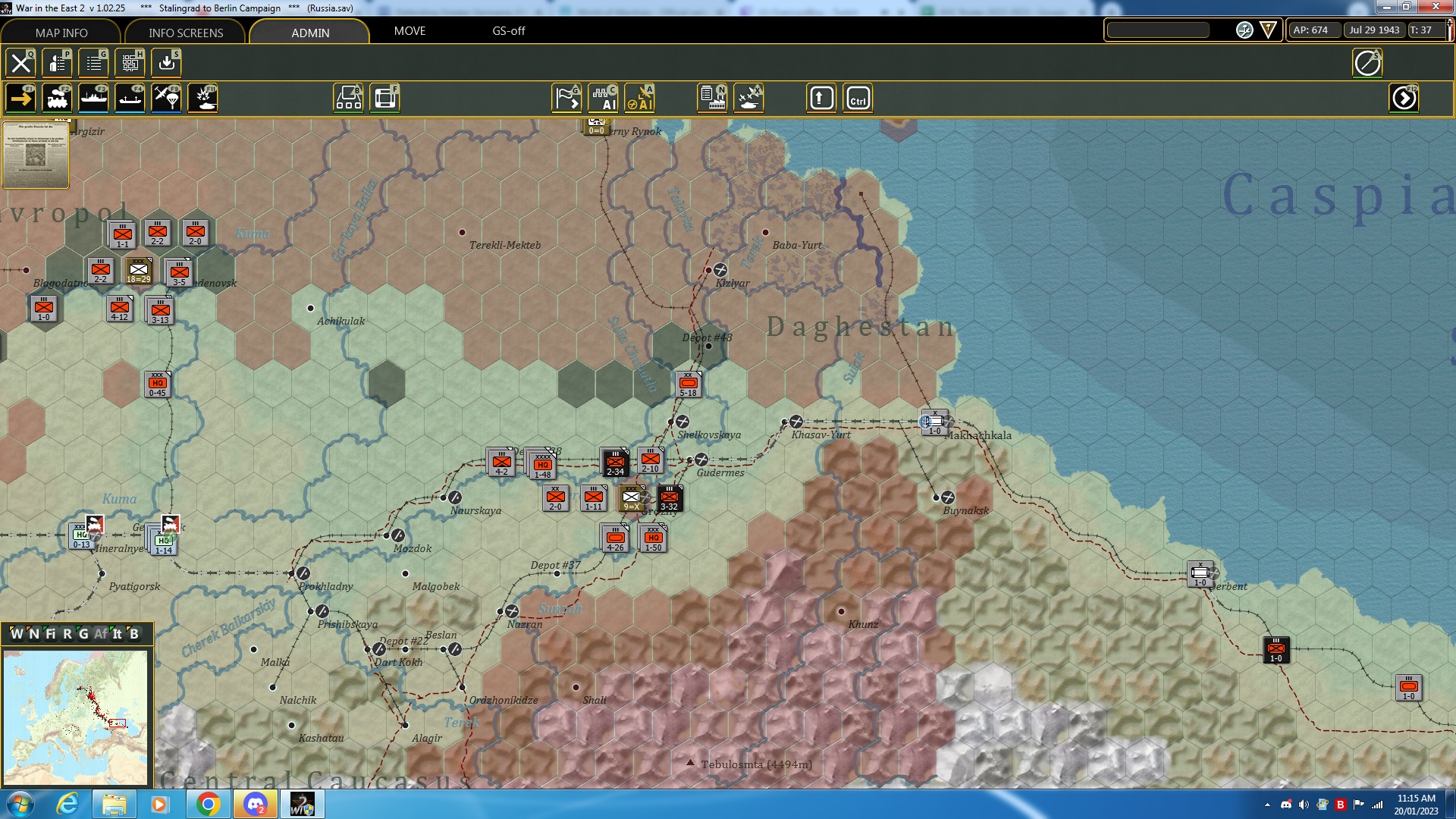Image resolution: width=1456 pixels, height=819 pixels.
Task: Click the end turn arrow button top right
Action: coord(1404,97)
